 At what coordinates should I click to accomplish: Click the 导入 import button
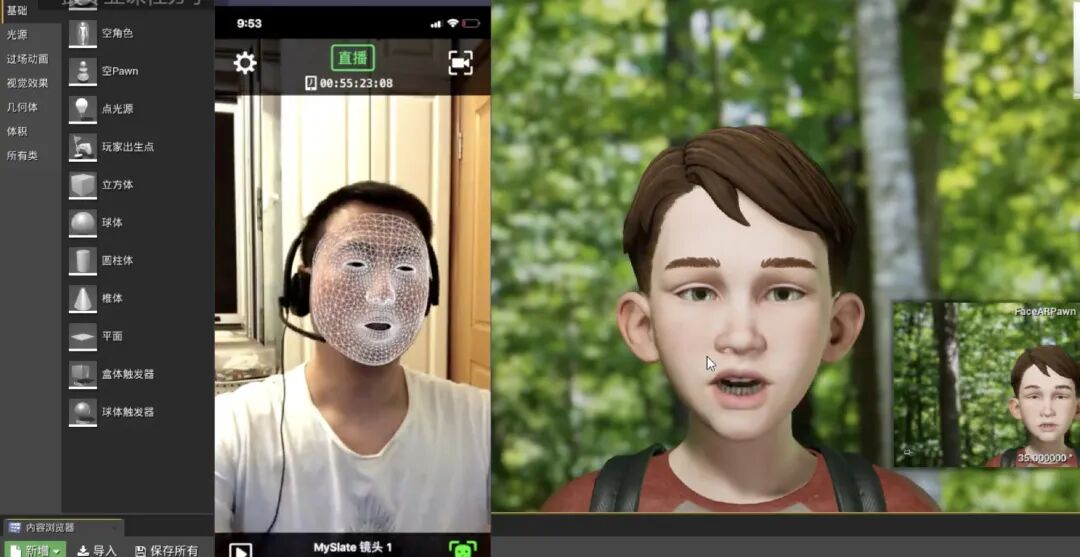click(97, 550)
